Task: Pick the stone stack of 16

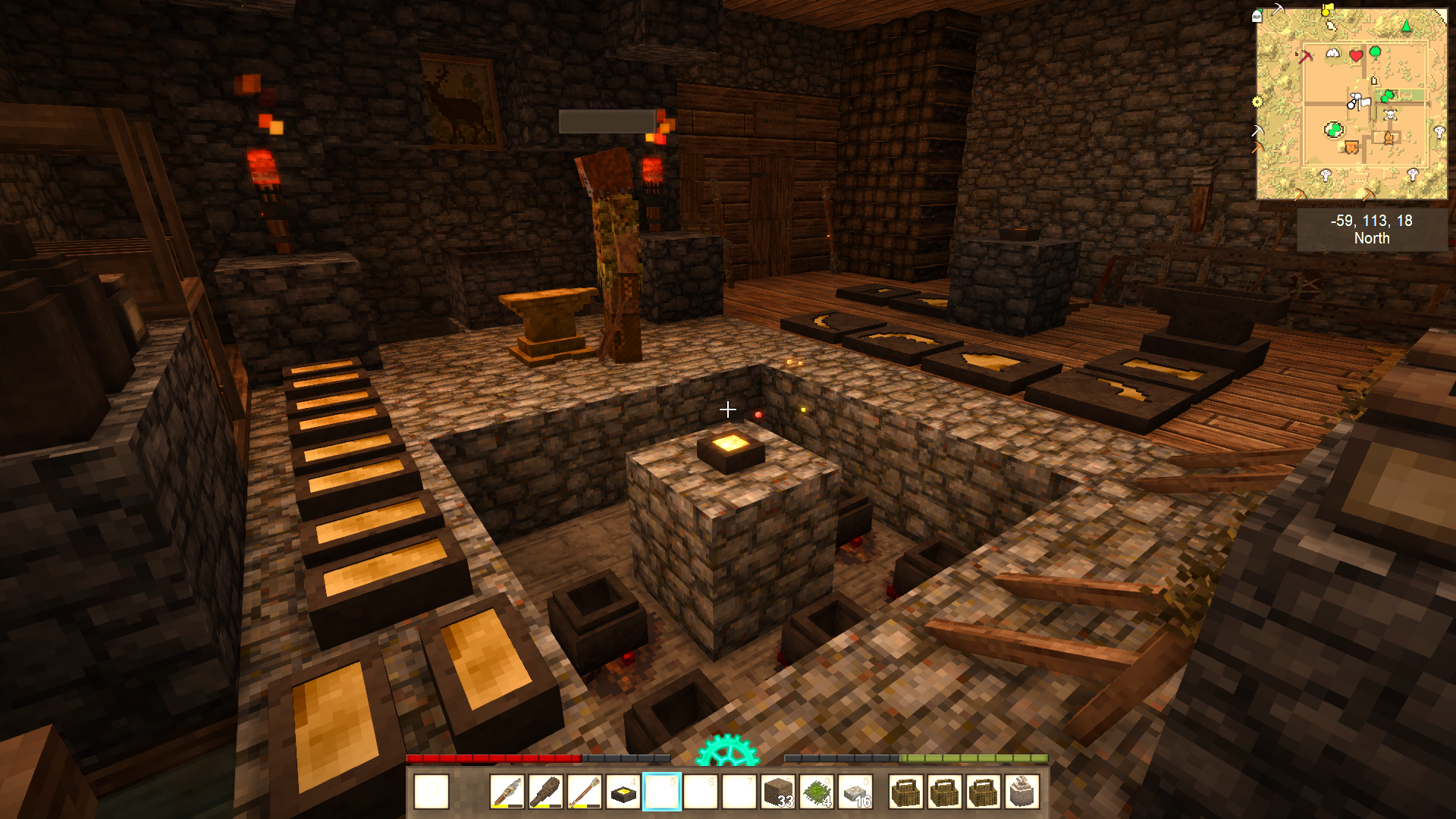Action: (855, 792)
